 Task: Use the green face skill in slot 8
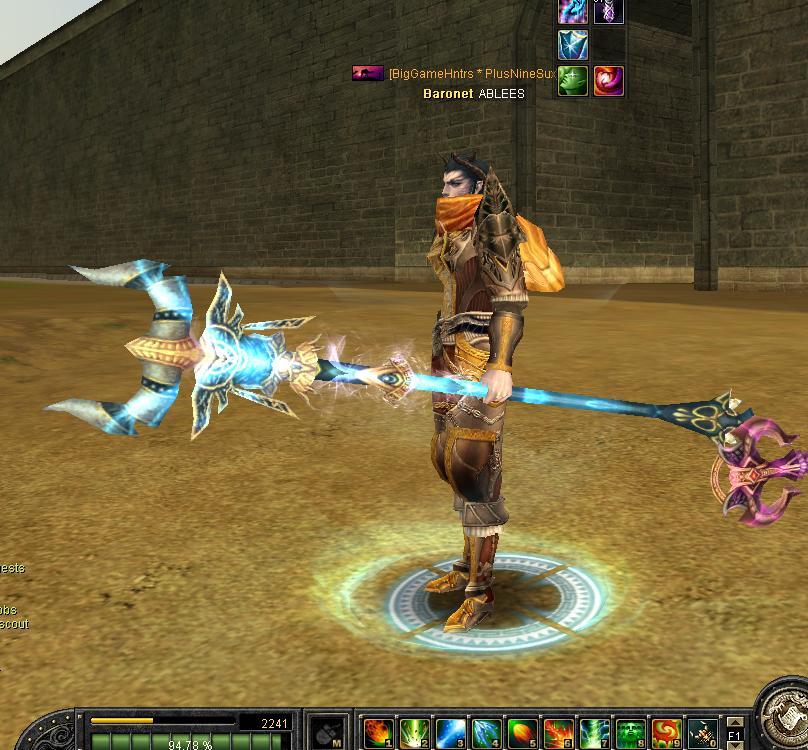pos(630,733)
